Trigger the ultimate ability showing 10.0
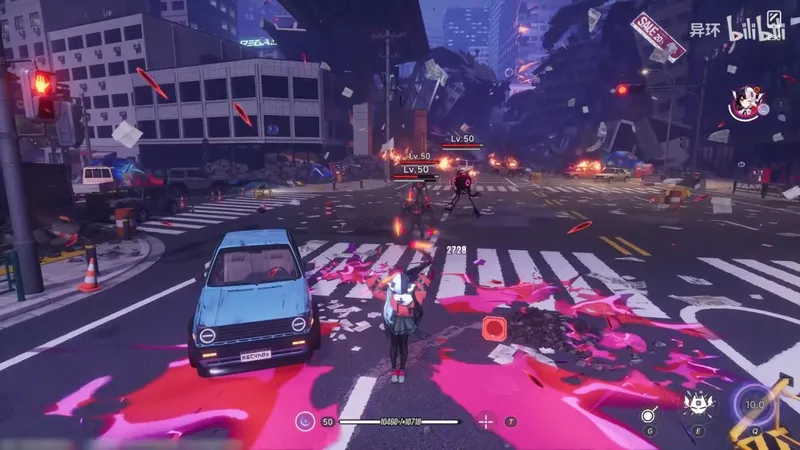 click(755, 405)
